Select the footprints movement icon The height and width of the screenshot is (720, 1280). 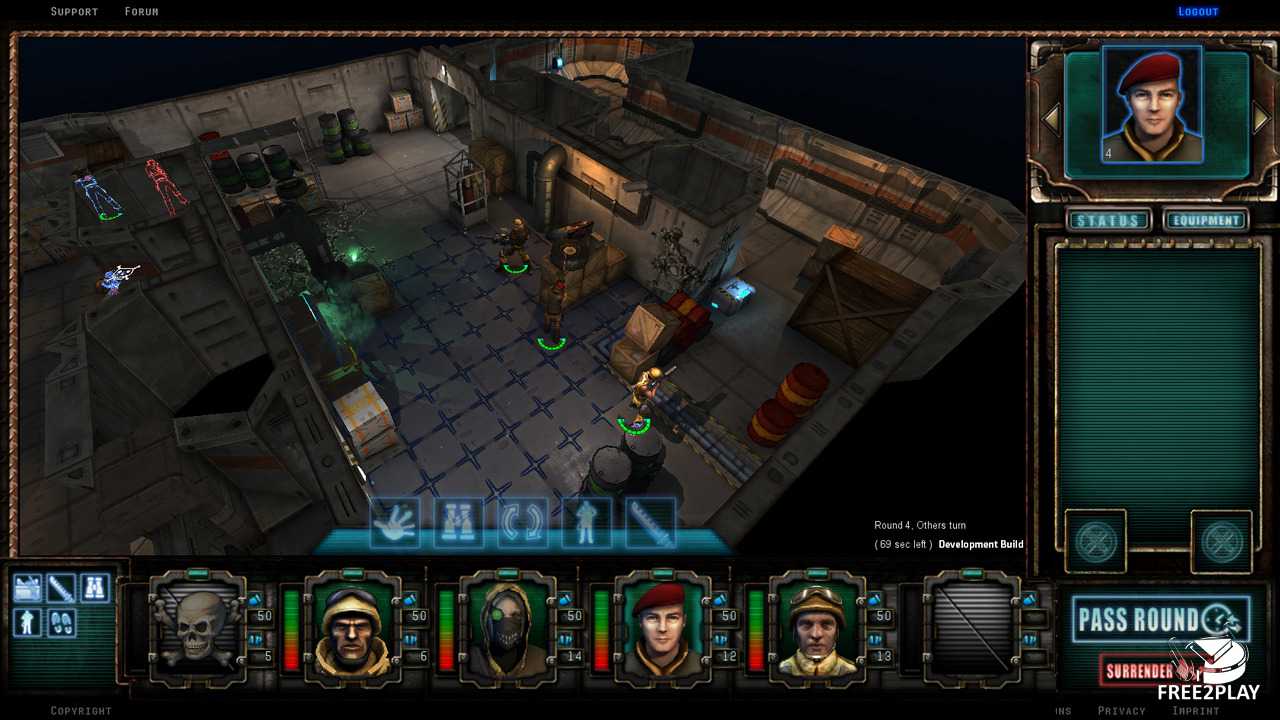tap(62, 621)
